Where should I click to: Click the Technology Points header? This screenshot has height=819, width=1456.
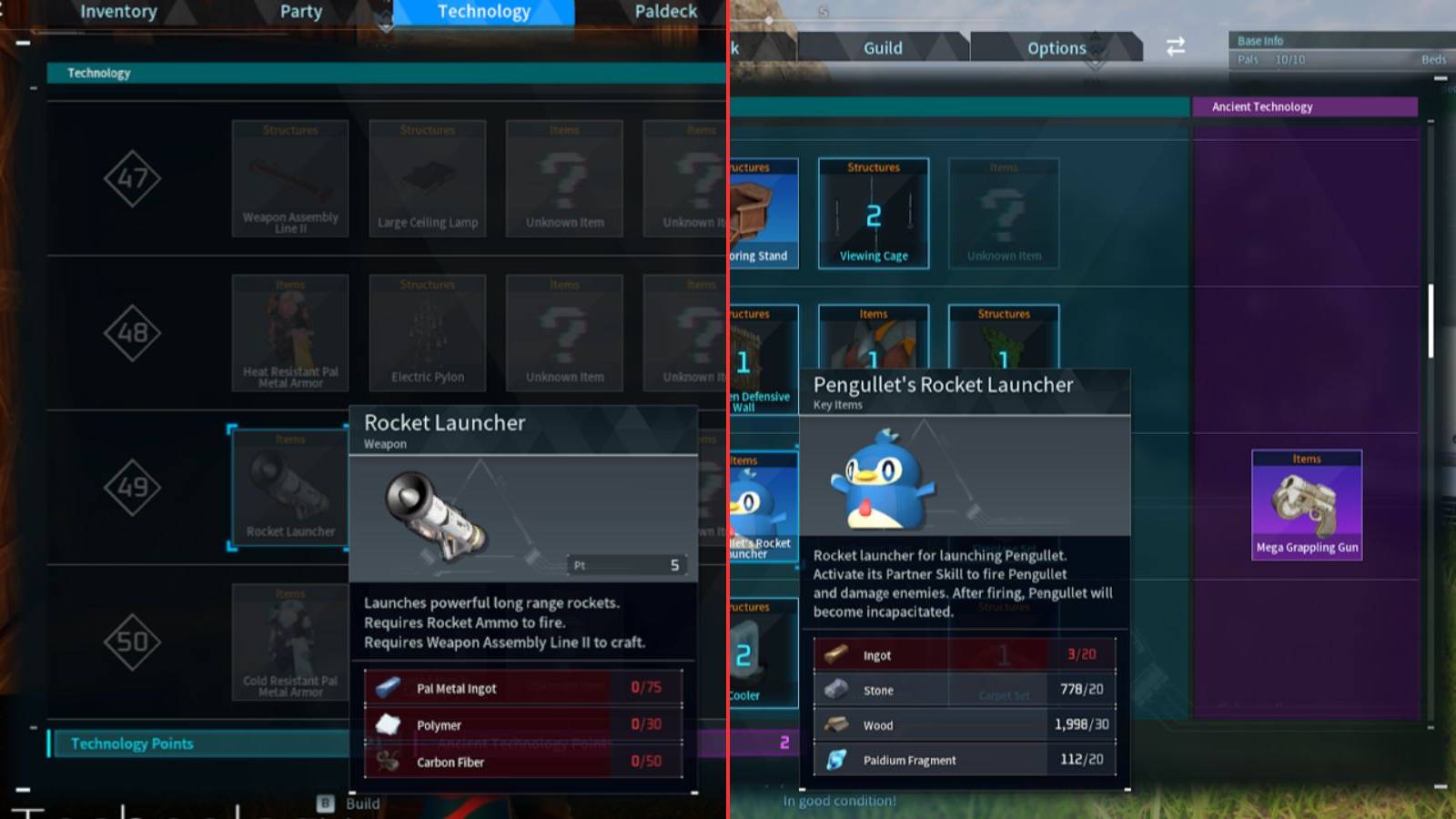[x=131, y=743]
